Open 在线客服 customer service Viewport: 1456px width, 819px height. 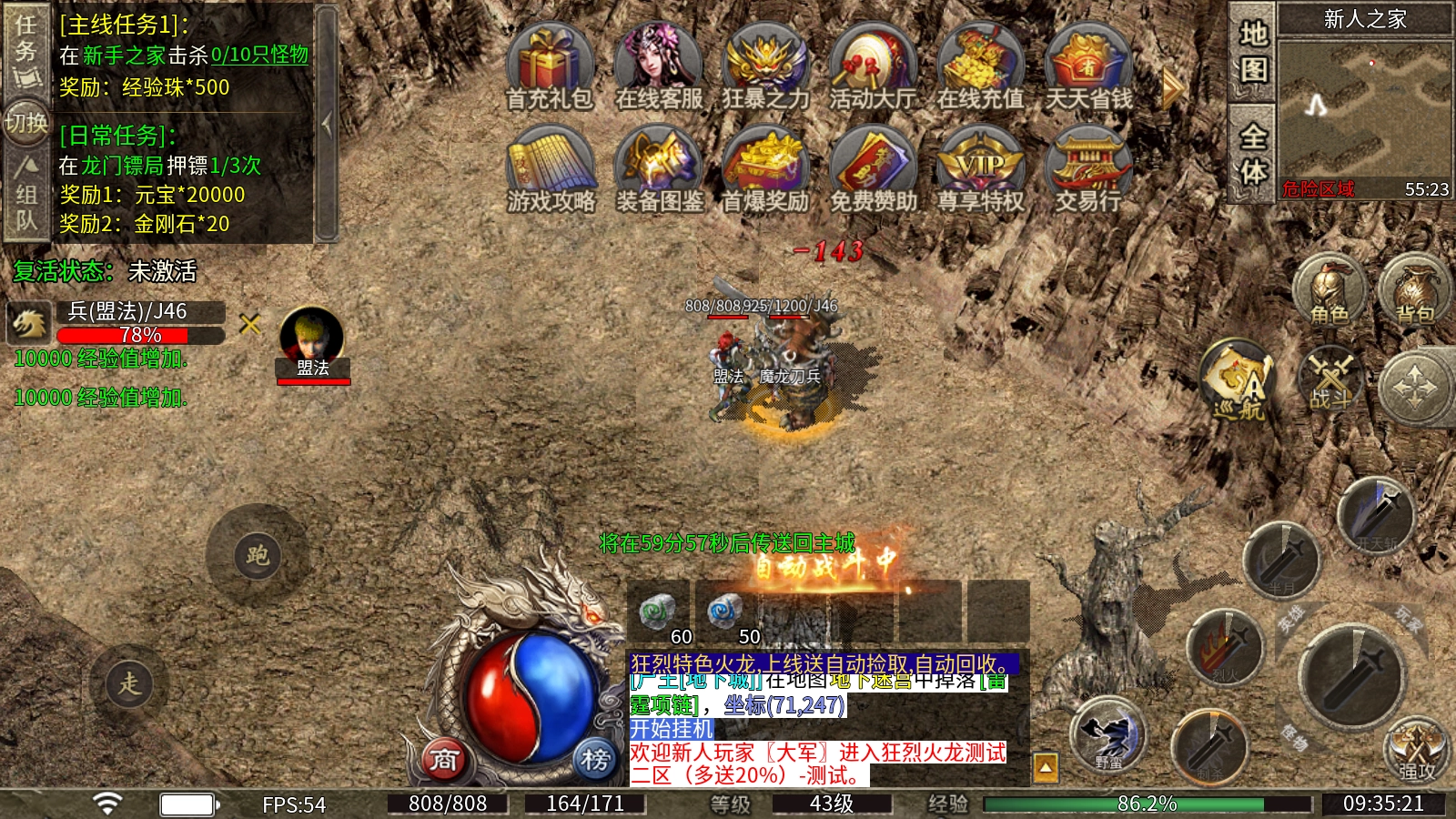(x=659, y=68)
